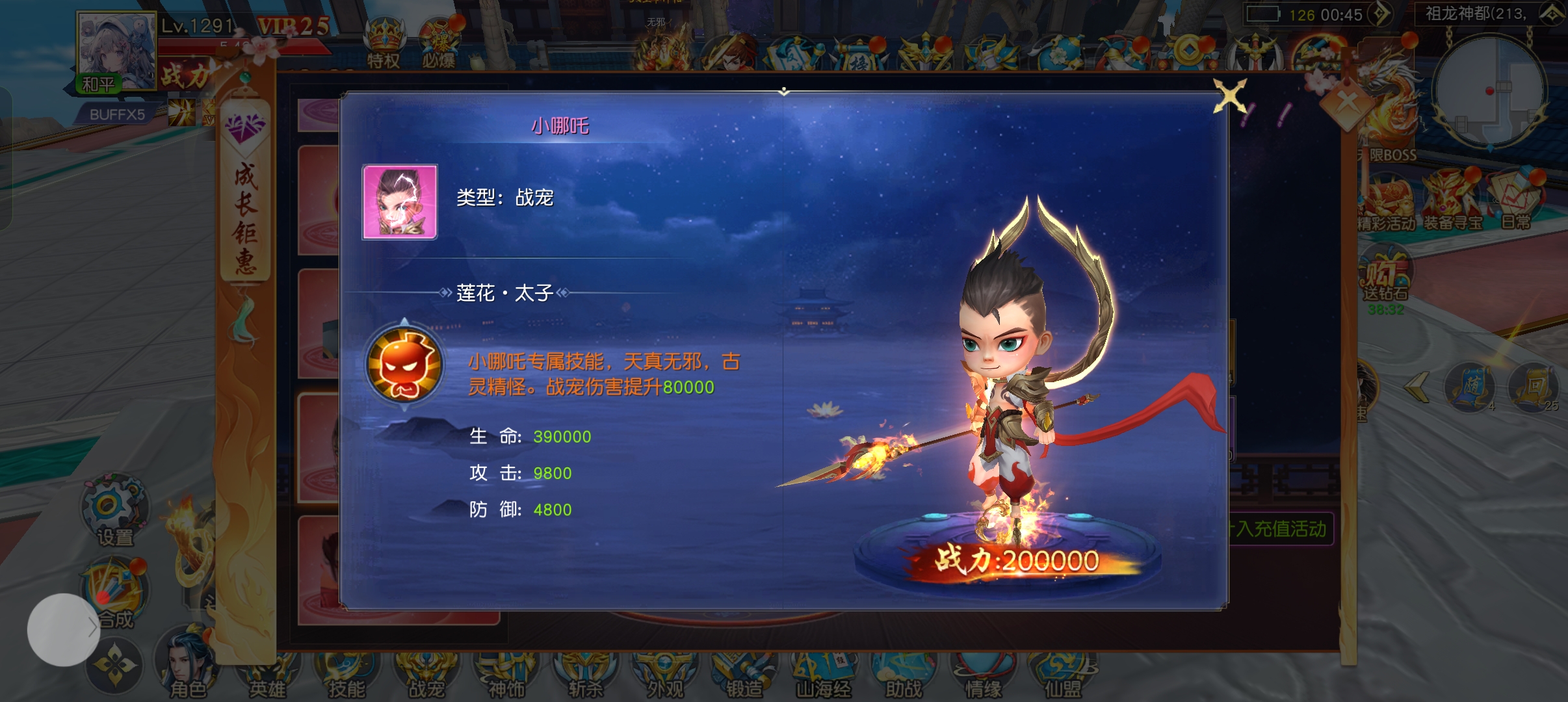Click the player avatar portrait
Screen dimensions: 1568x702
[117, 49]
